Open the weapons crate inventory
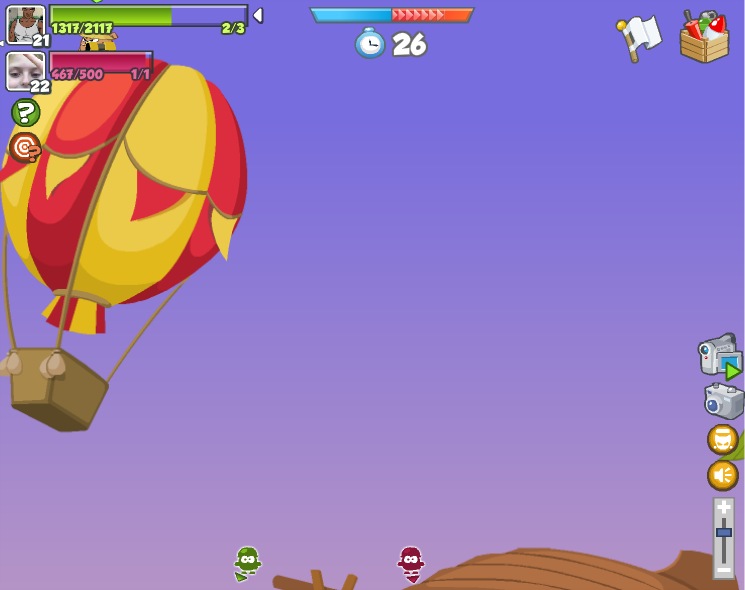This screenshot has width=745, height=590. 704,38
